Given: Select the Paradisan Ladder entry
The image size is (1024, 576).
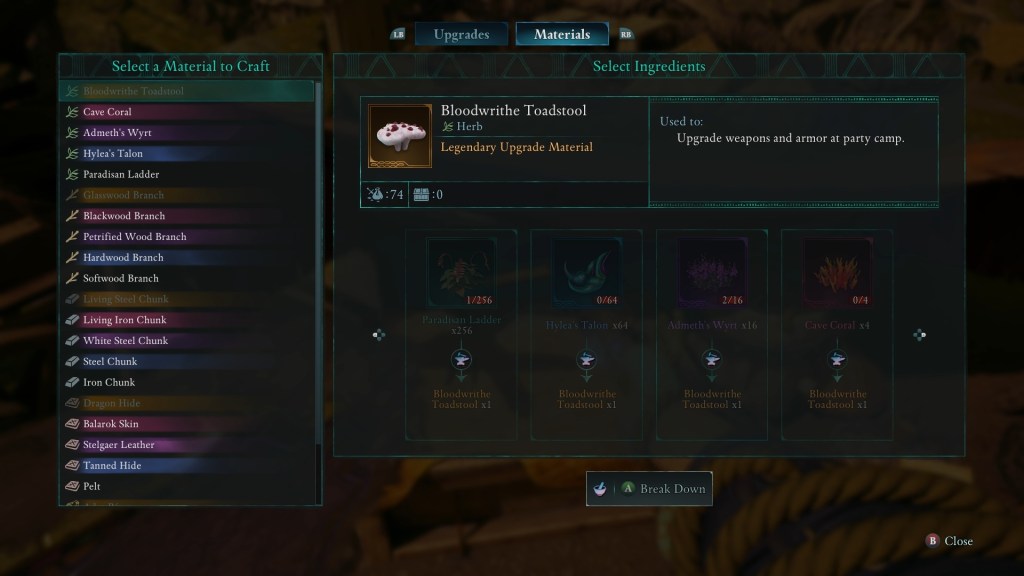Looking at the screenshot, I should (x=121, y=174).
